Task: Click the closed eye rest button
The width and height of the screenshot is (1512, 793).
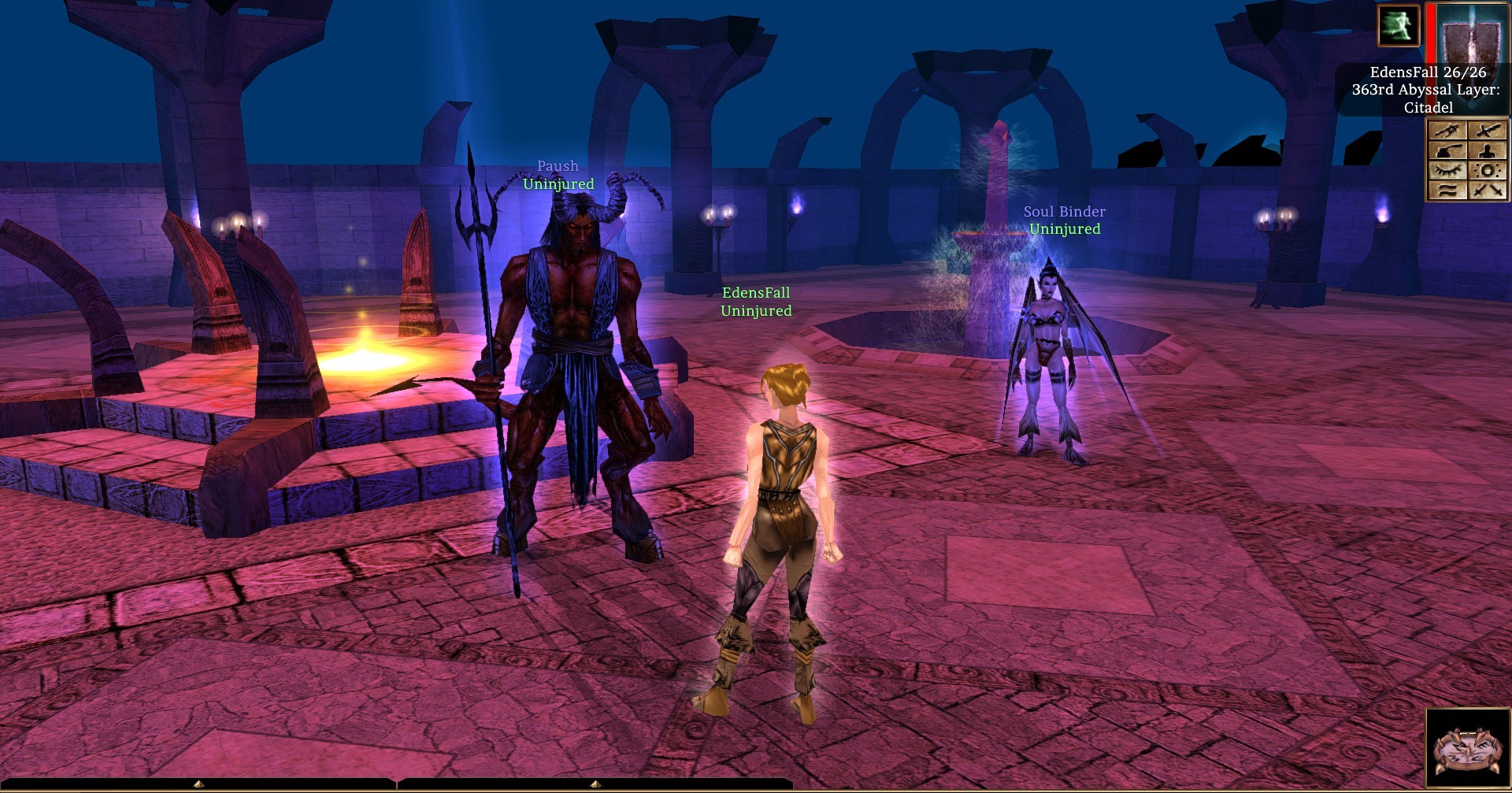Action: click(x=1447, y=170)
